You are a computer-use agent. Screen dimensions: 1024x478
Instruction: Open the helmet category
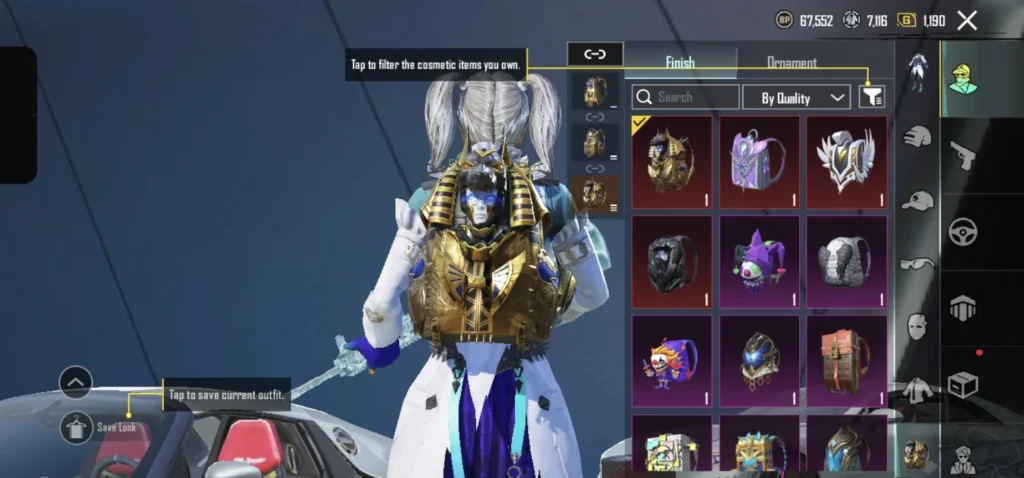(917, 136)
